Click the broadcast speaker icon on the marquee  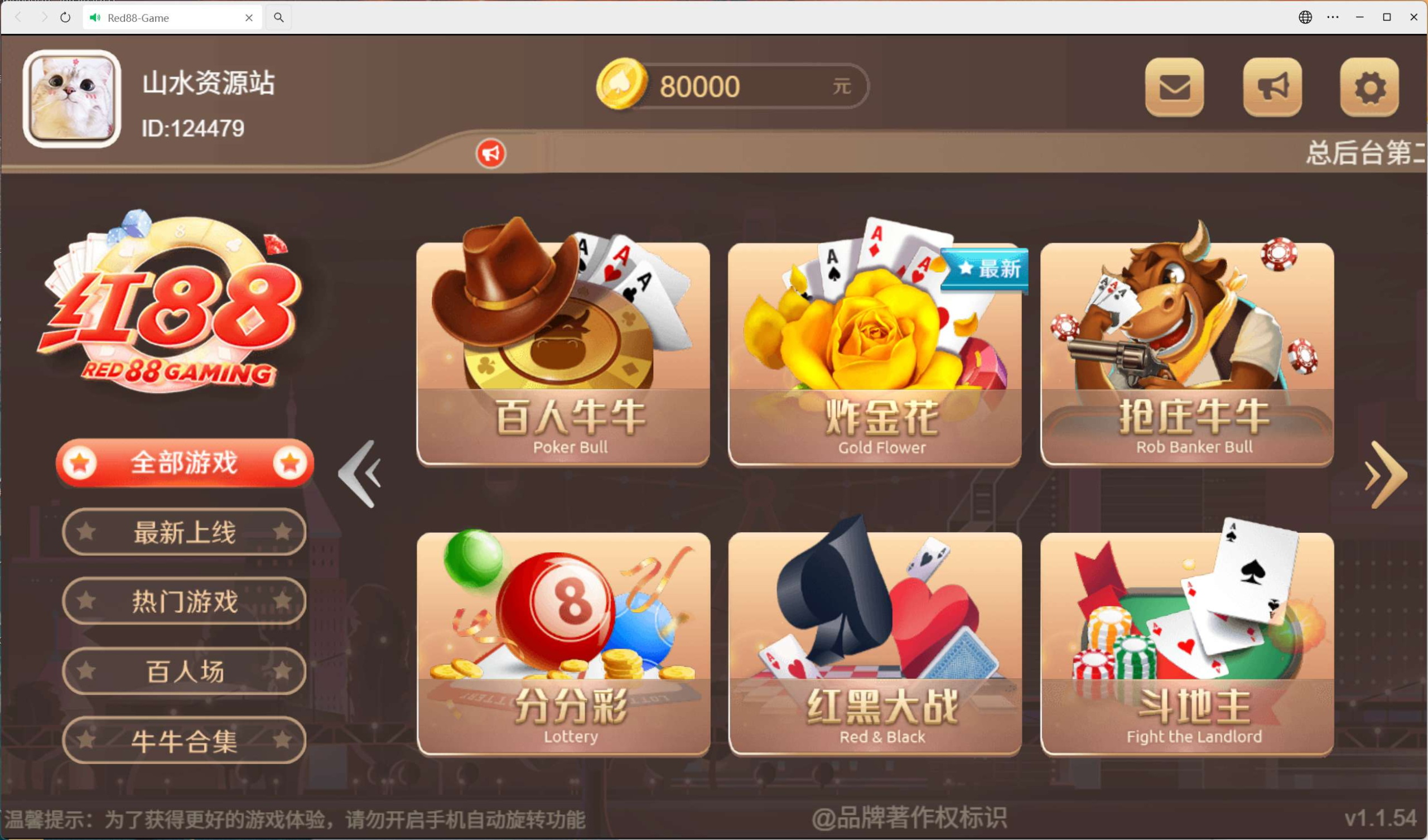tap(491, 153)
